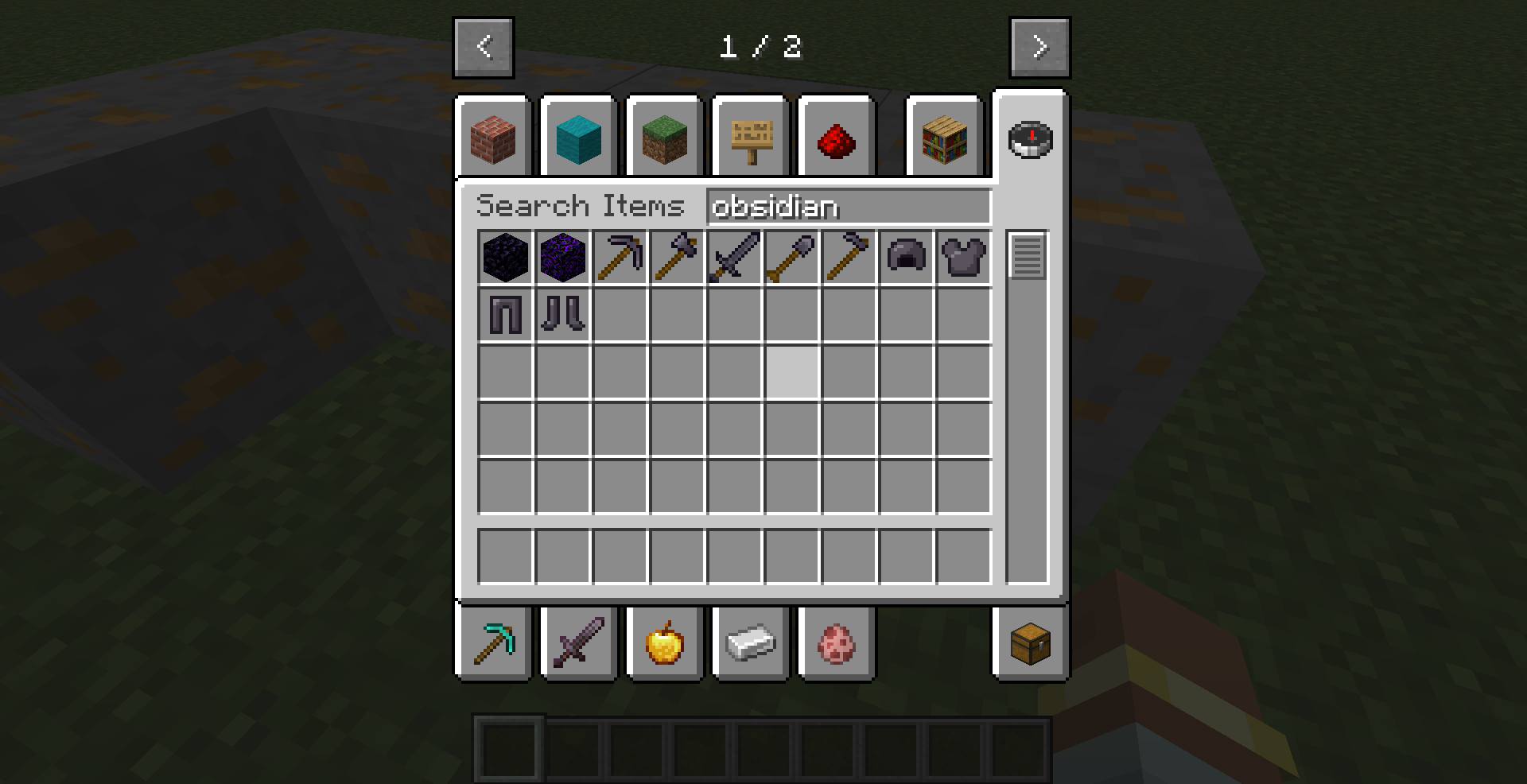The width and height of the screenshot is (1527, 784).
Task: Select the netherite shovel item
Action: click(x=791, y=258)
